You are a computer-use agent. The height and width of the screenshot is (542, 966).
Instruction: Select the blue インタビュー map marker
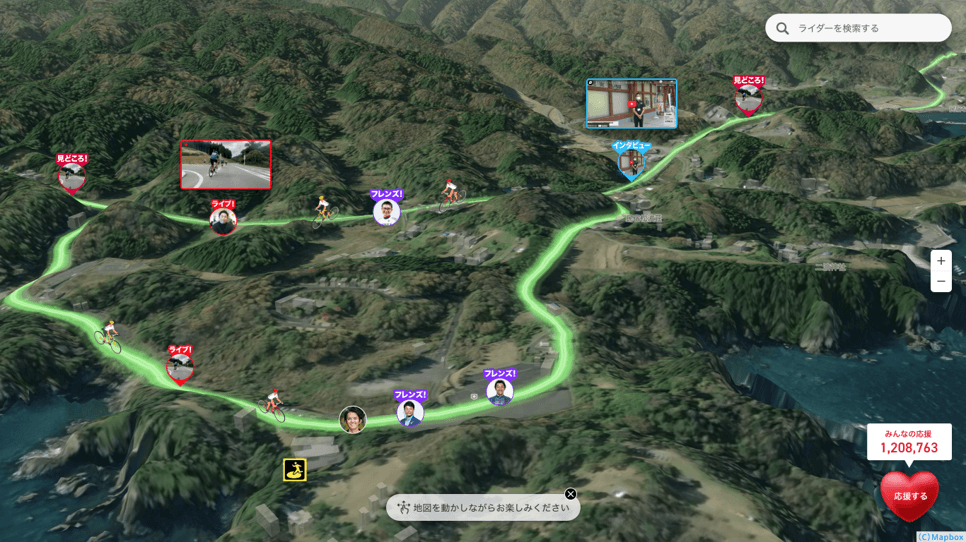point(630,161)
